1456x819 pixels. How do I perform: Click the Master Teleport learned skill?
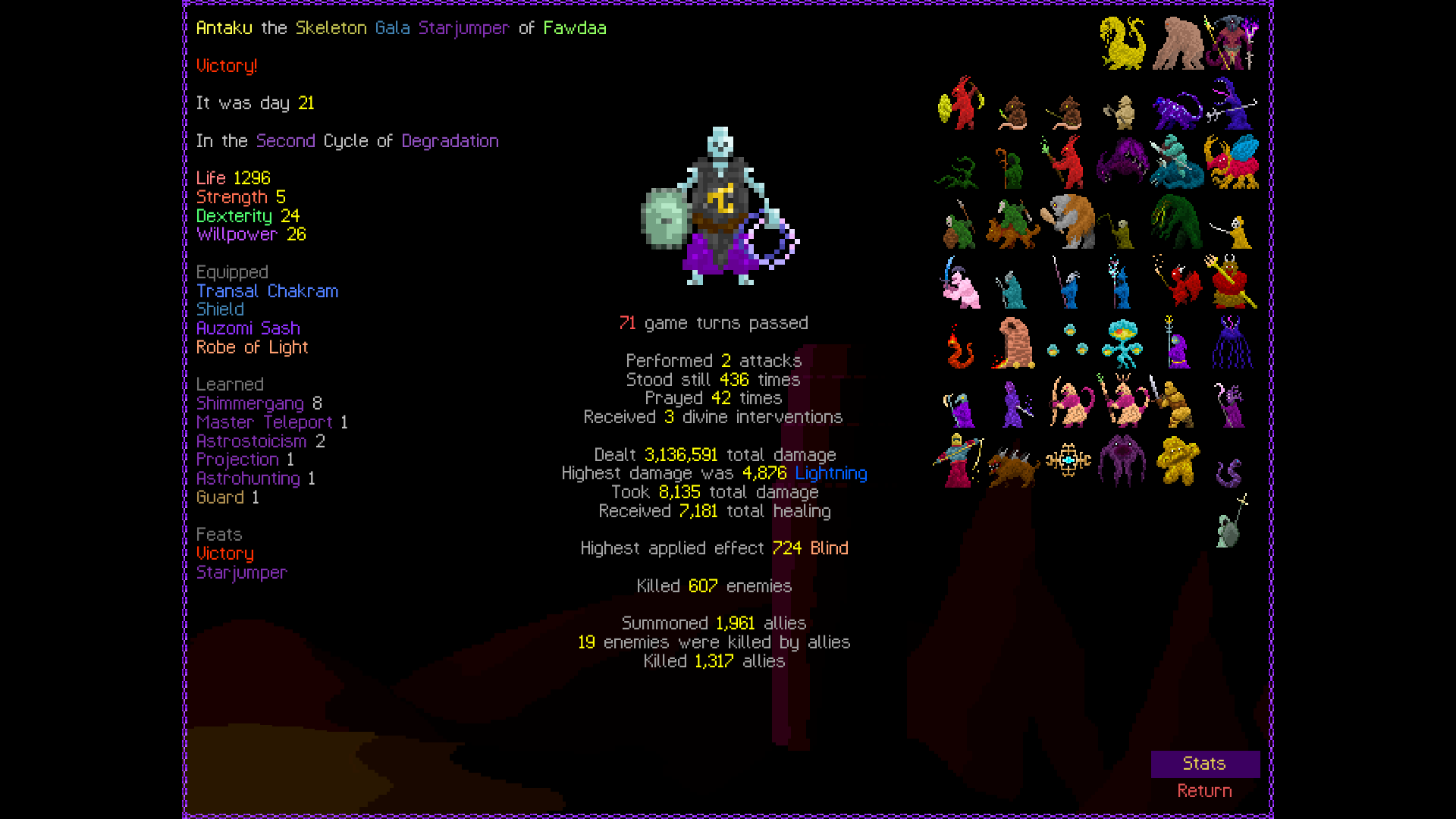pos(264,422)
